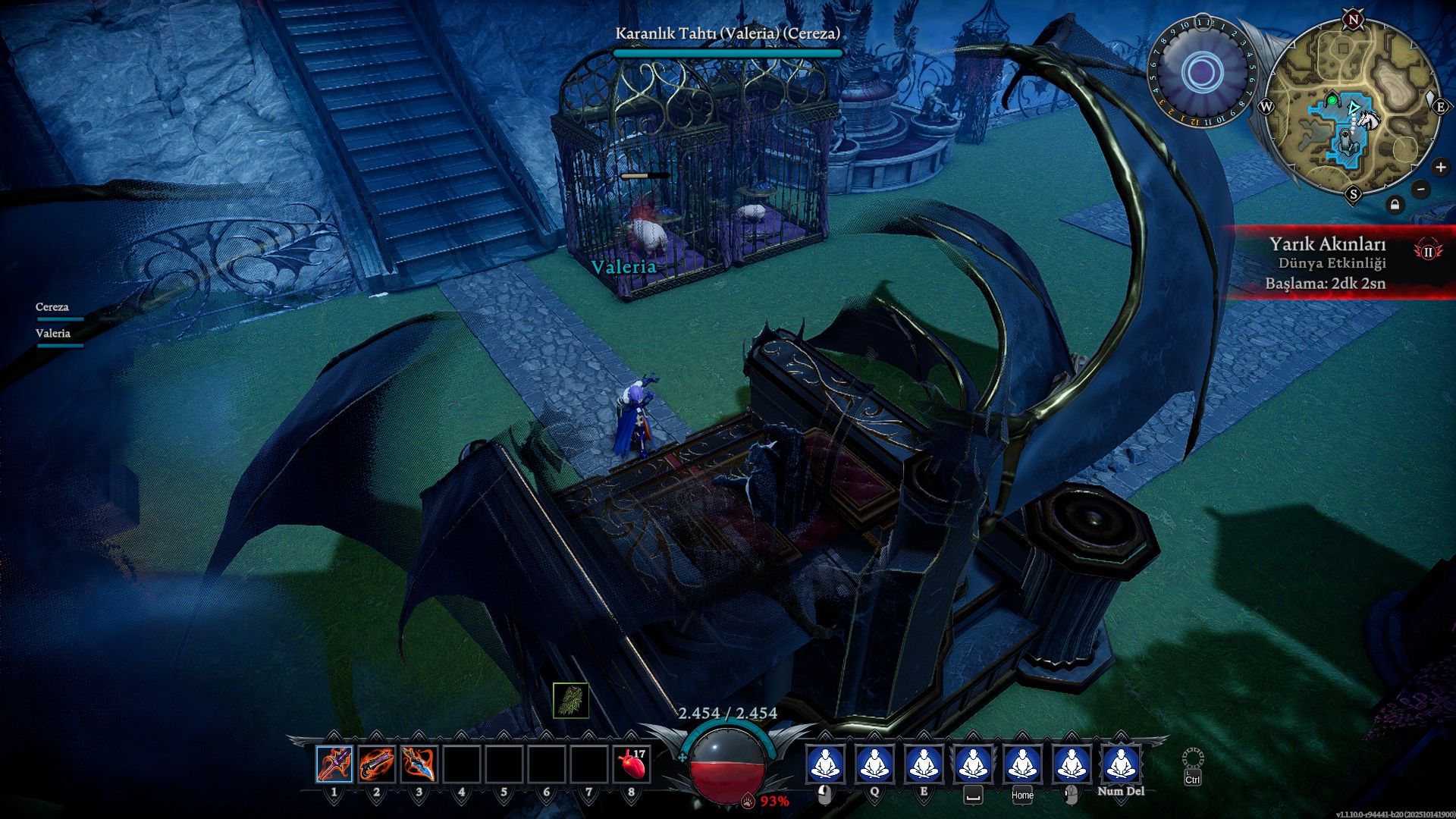This screenshot has height=819, width=1456.
Task: Select Valeria in the party list
Action: pyautogui.click(x=53, y=334)
